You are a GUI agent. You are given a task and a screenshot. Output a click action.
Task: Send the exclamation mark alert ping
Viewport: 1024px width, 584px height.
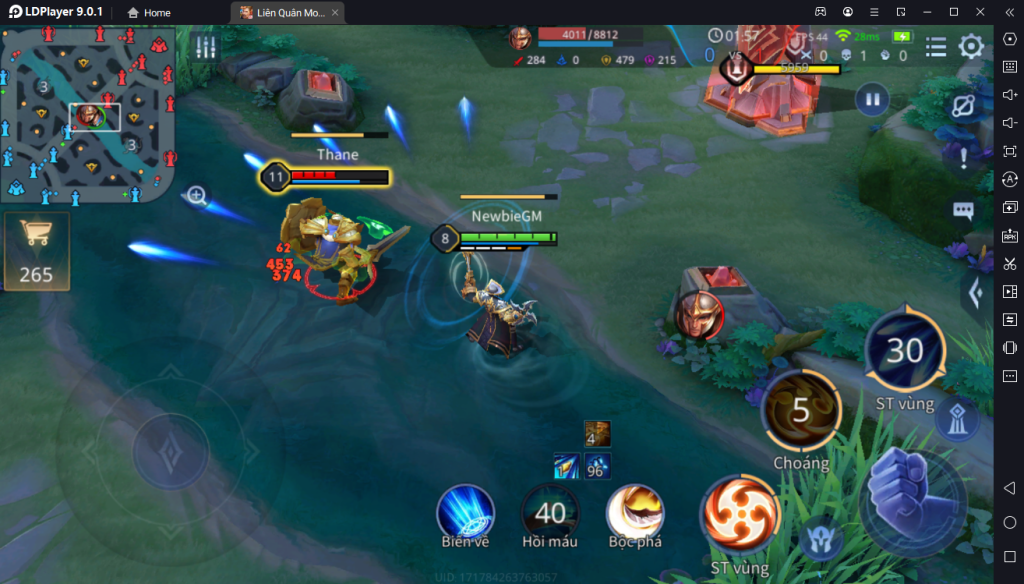click(x=963, y=157)
